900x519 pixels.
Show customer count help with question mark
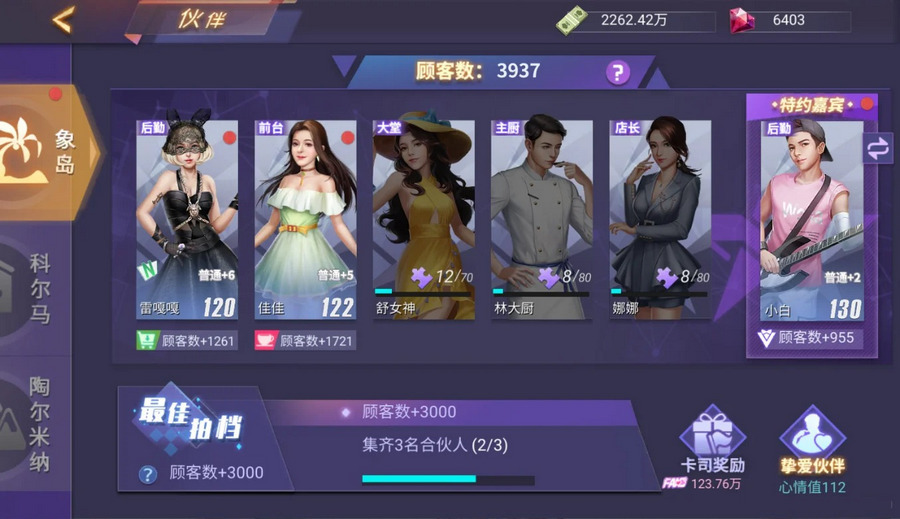point(618,72)
